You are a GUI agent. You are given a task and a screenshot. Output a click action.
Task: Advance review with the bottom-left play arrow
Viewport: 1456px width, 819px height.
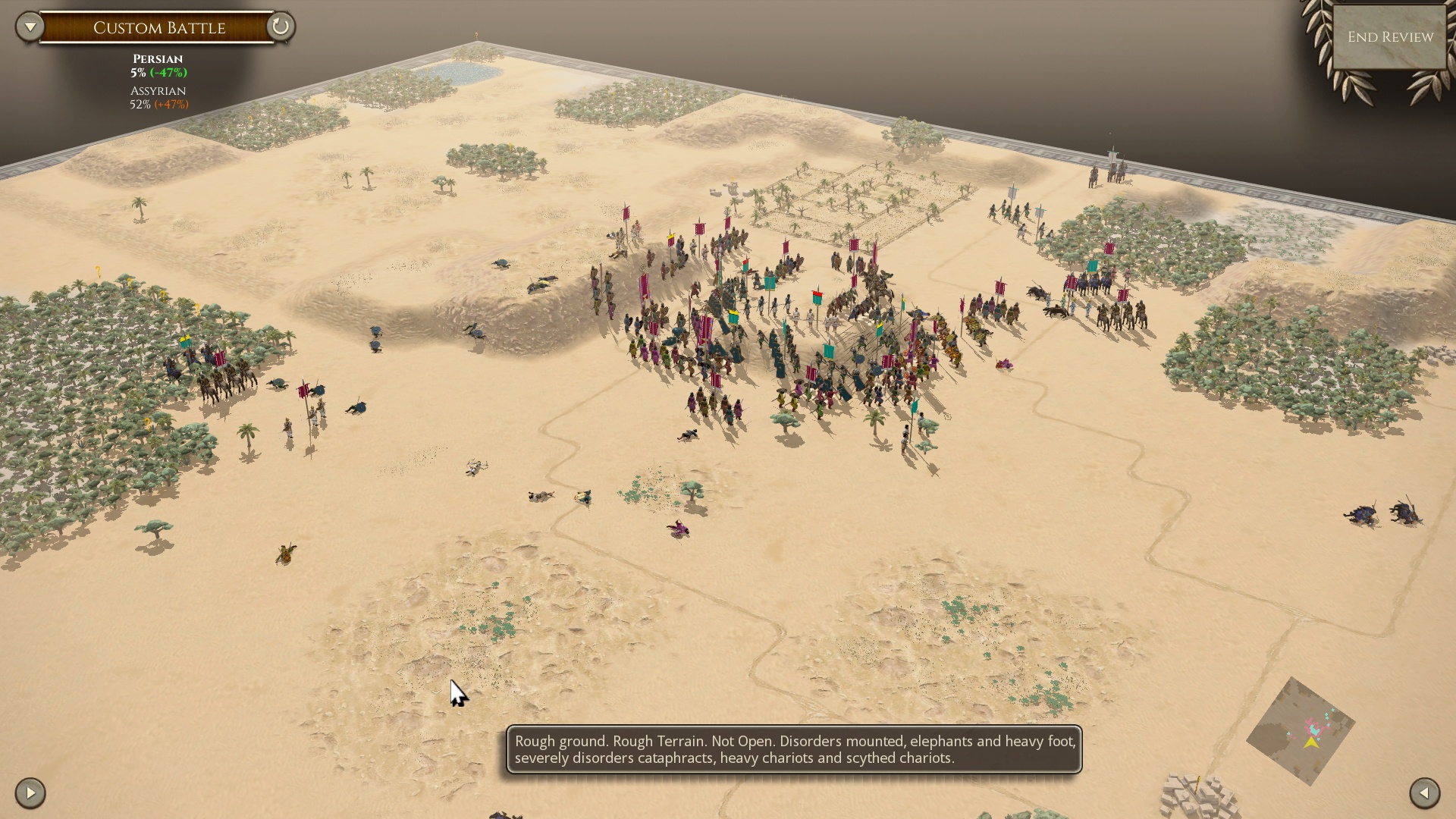coord(30,793)
